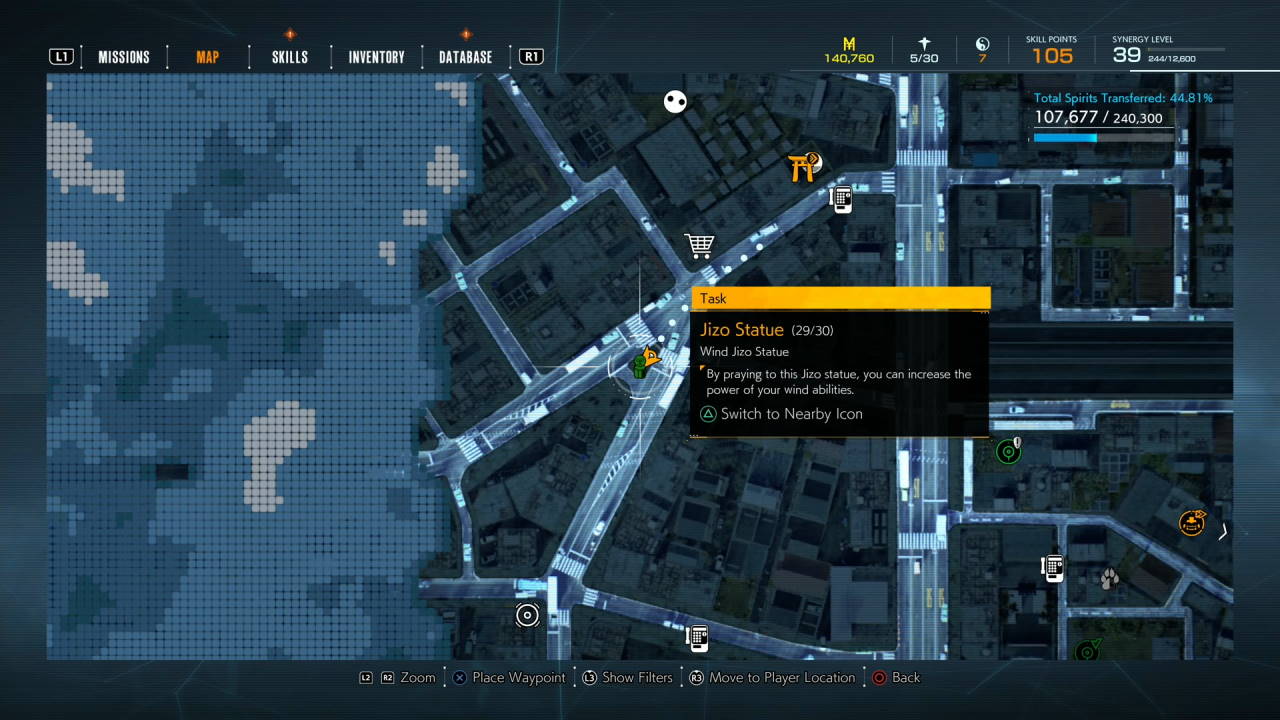Click the convenience store shopping cart icon
The width and height of the screenshot is (1280, 720).
[x=699, y=243]
